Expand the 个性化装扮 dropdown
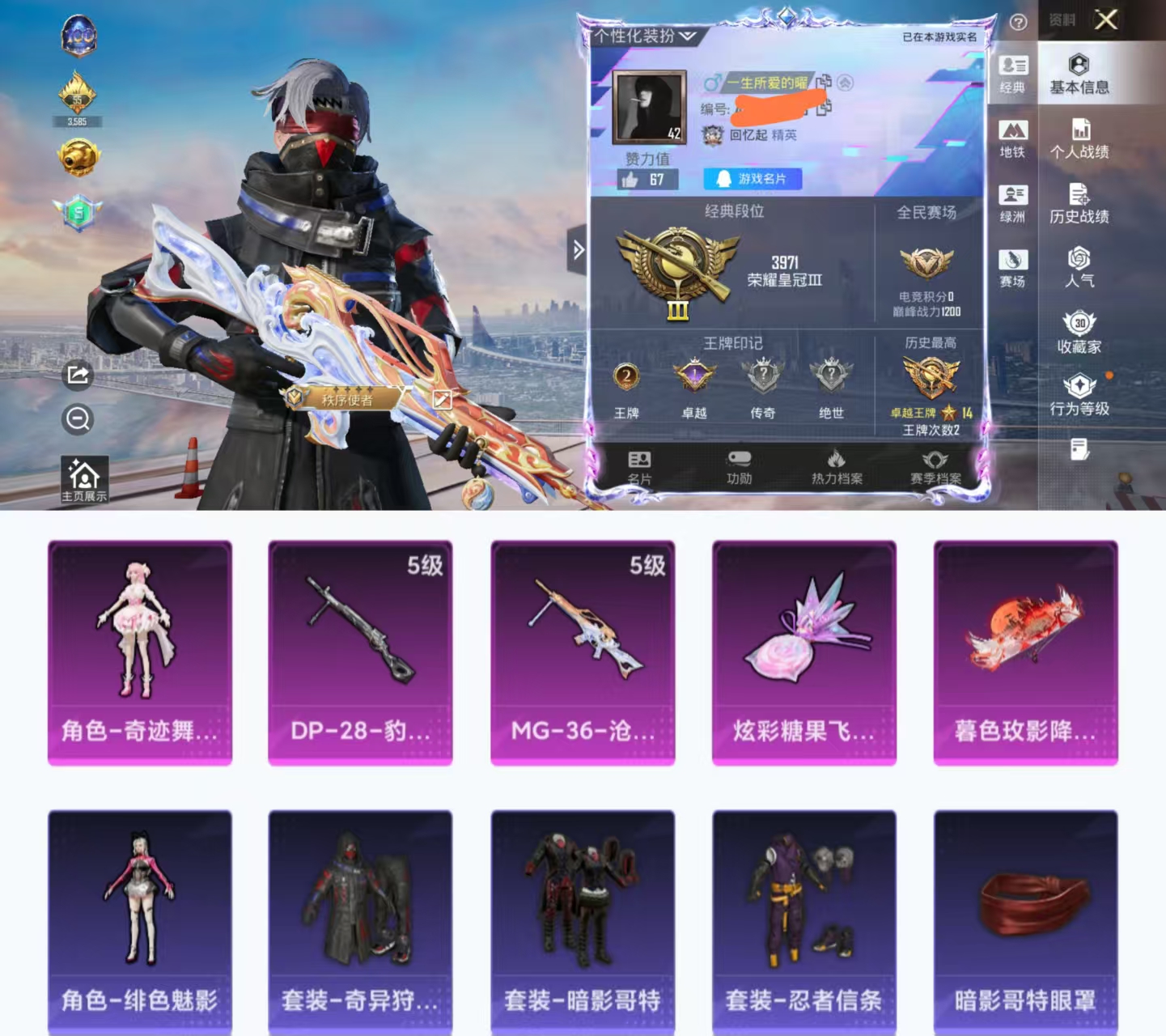1166x1036 pixels. point(645,36)
